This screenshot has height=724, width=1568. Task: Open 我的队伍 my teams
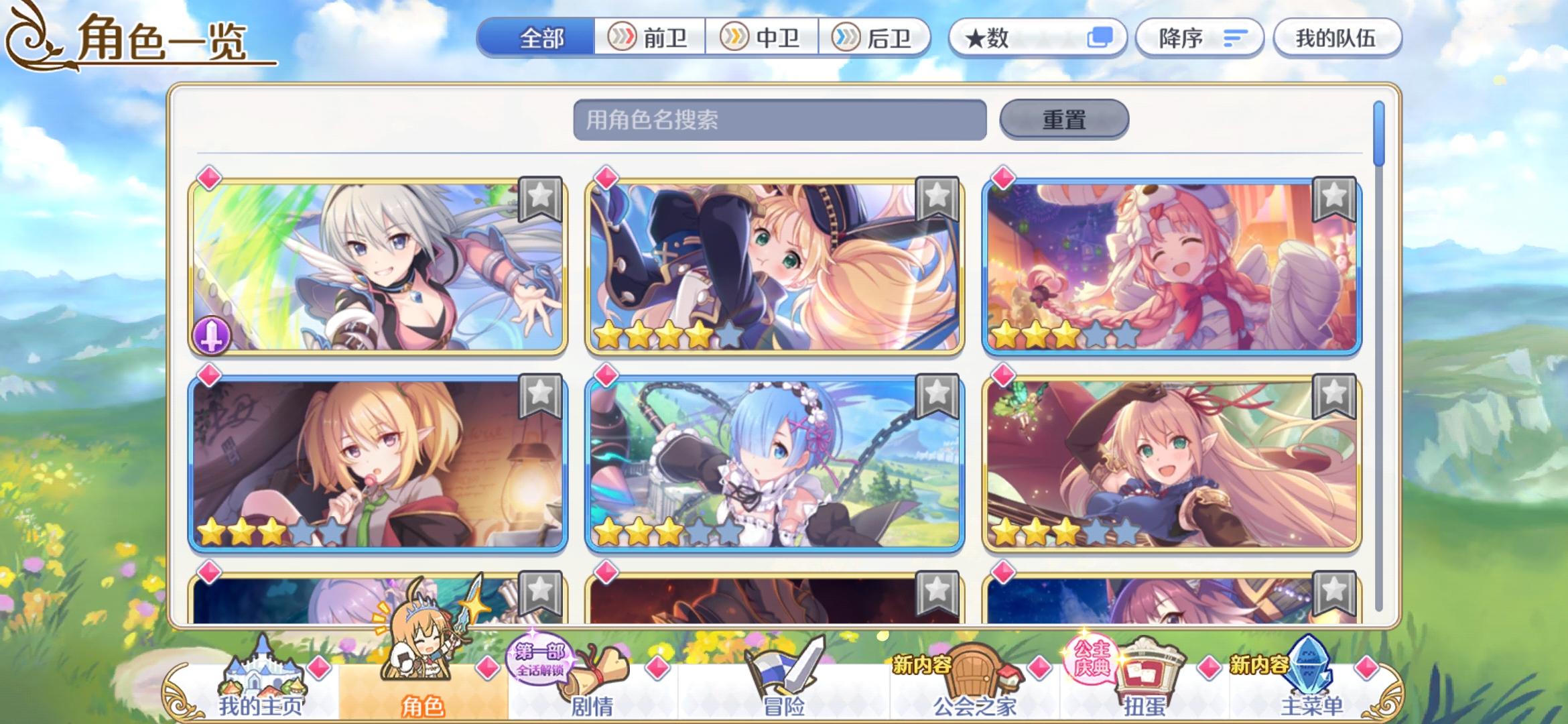[x=1337, y=38]
